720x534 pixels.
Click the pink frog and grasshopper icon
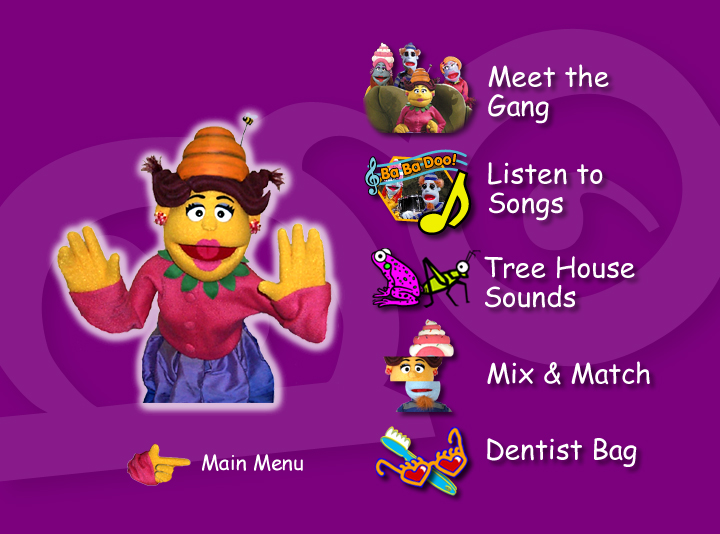[418, 278]
